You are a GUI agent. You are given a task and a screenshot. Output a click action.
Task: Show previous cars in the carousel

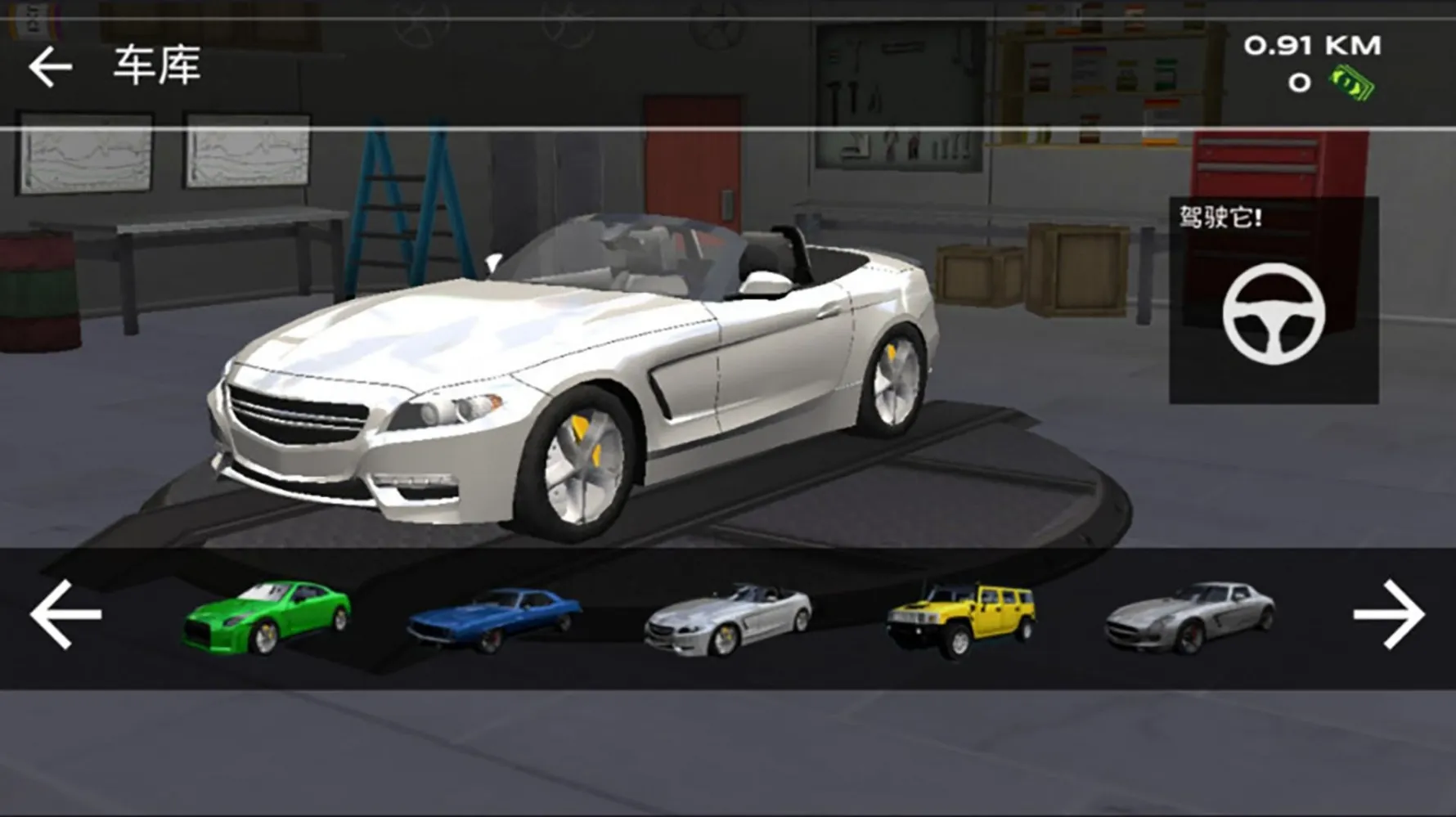coord(65,615)
